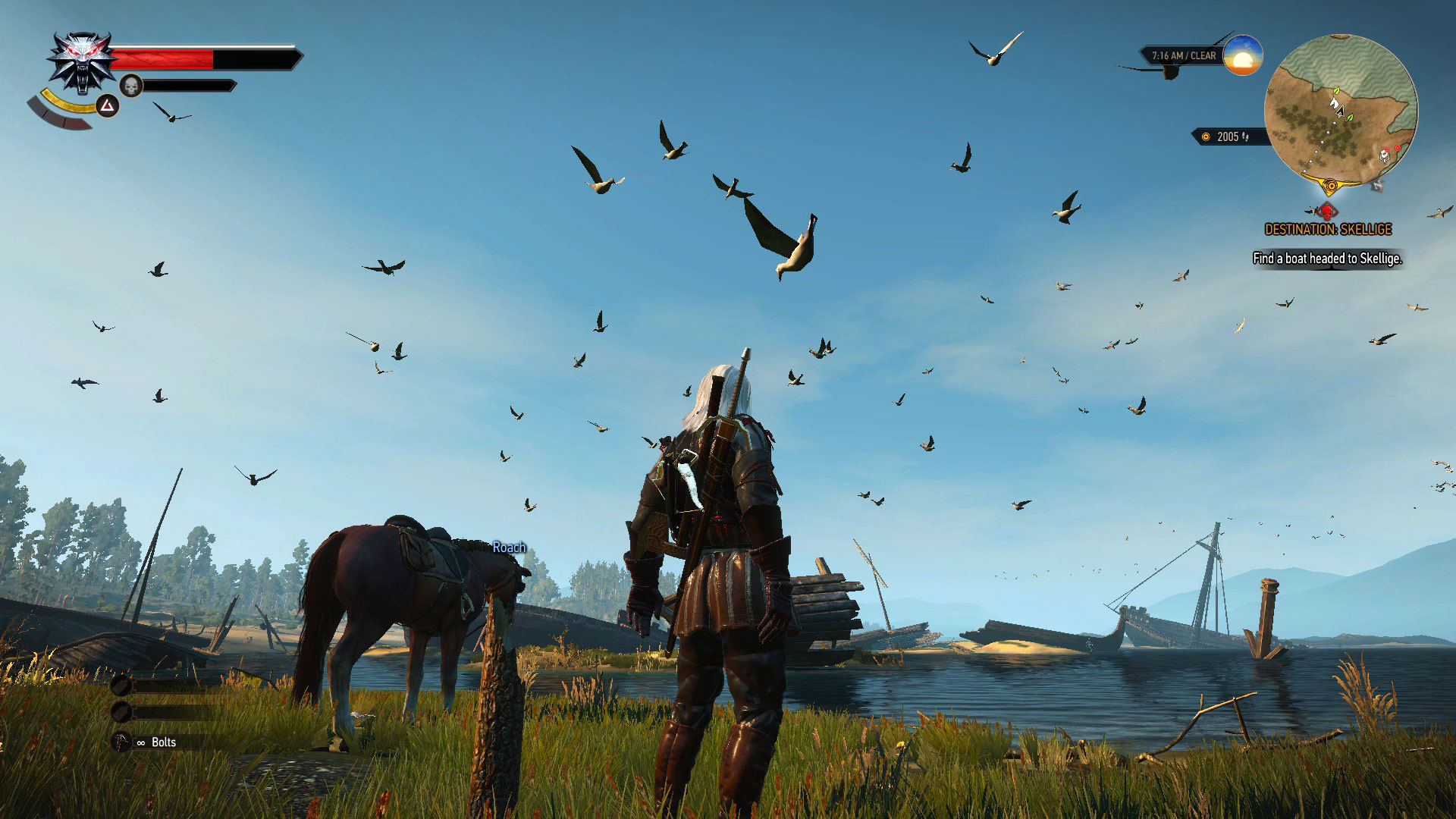This screenshot has width=1456, height=819.
Task: Click the herb marker leaf on the minimap
Action: point(1336,90)
